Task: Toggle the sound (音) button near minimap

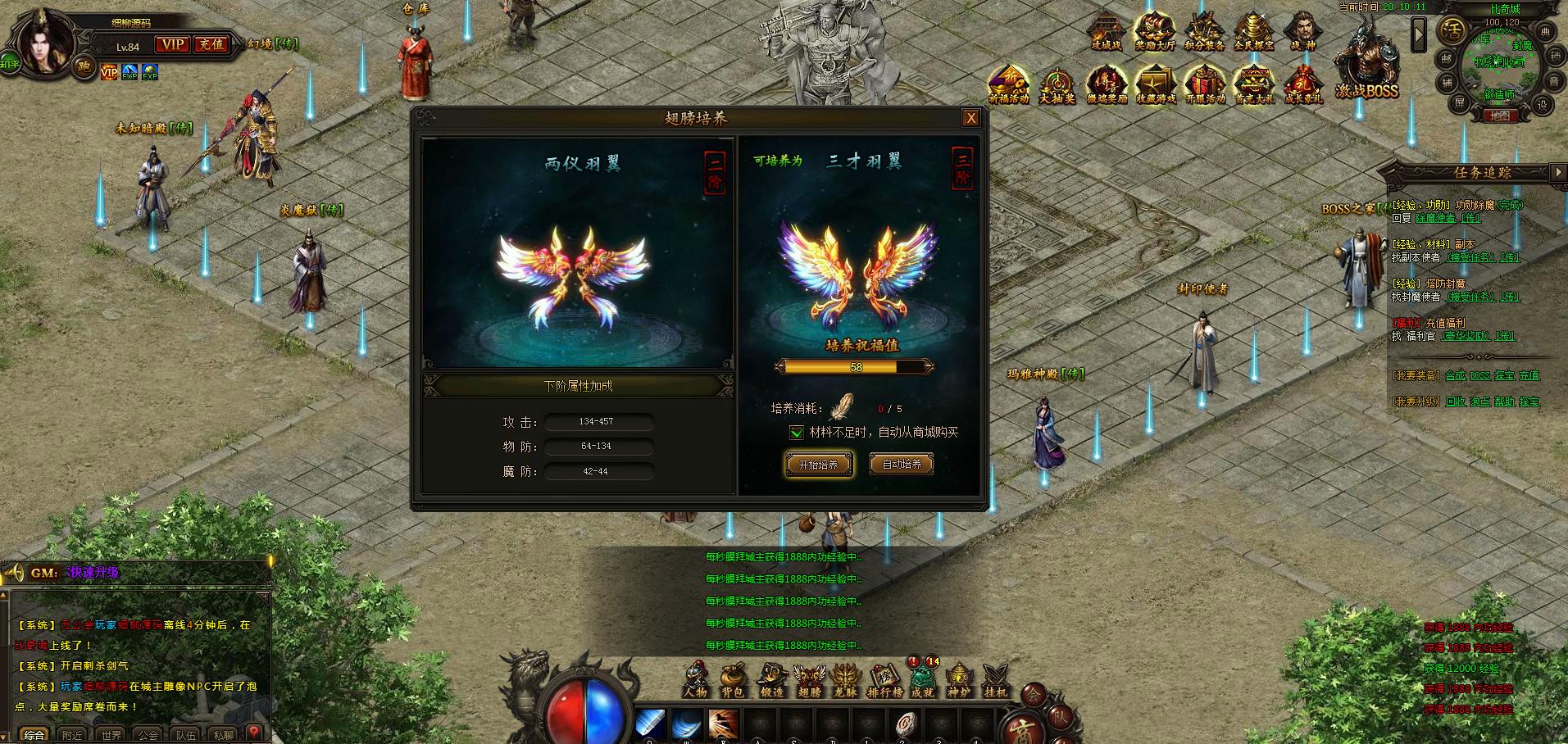Action: point(1555,81)
